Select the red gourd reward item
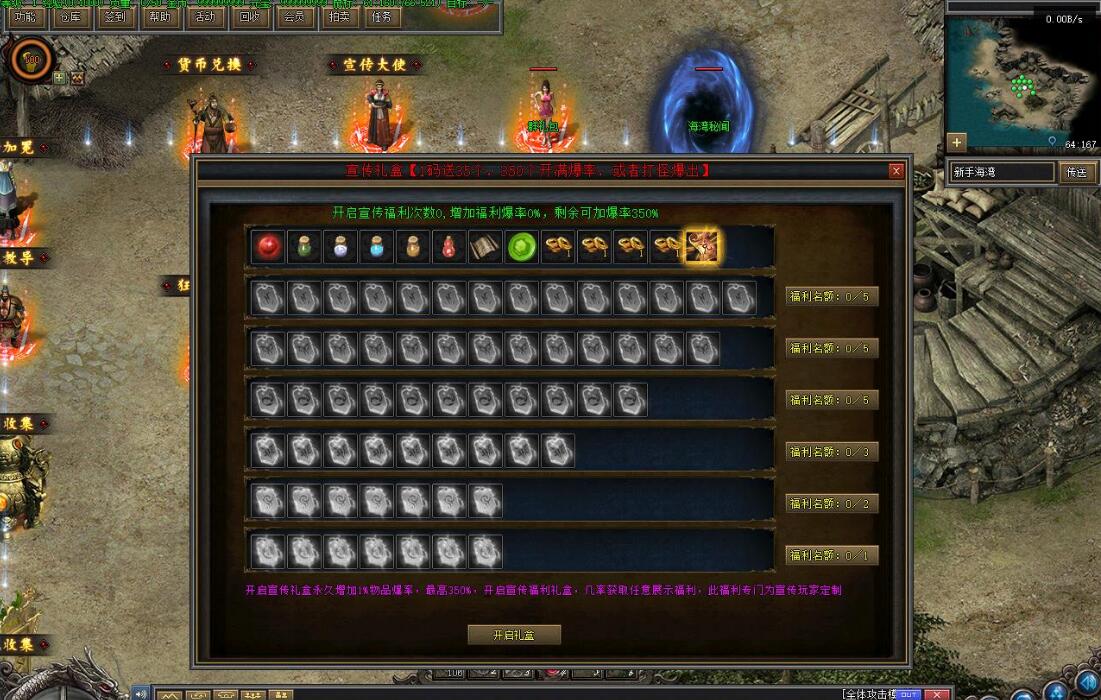This screenshot has height=700, width=1101. pyautogui.click(x=448, y=247)
